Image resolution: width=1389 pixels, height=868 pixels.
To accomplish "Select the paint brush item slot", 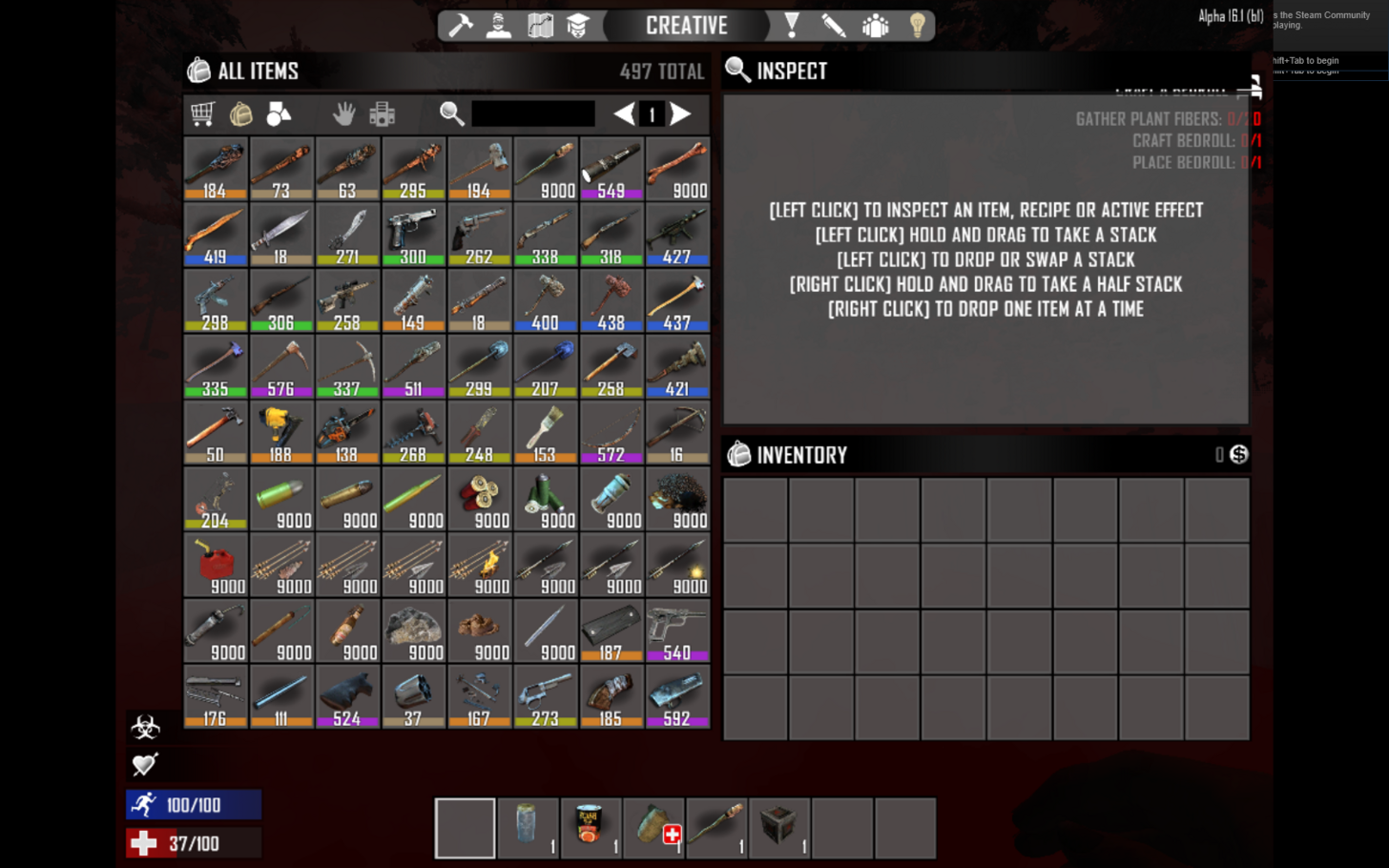I will point(545,432).
